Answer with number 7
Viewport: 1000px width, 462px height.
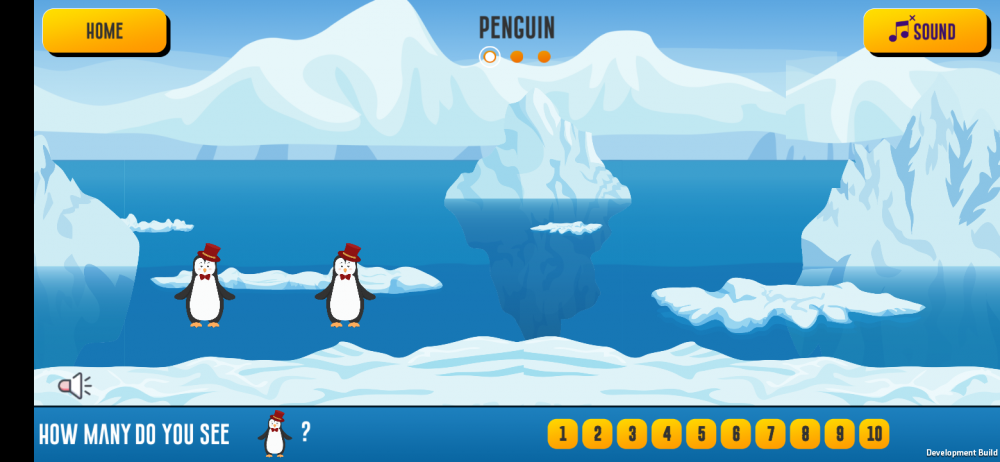click(x=770, y=434)
